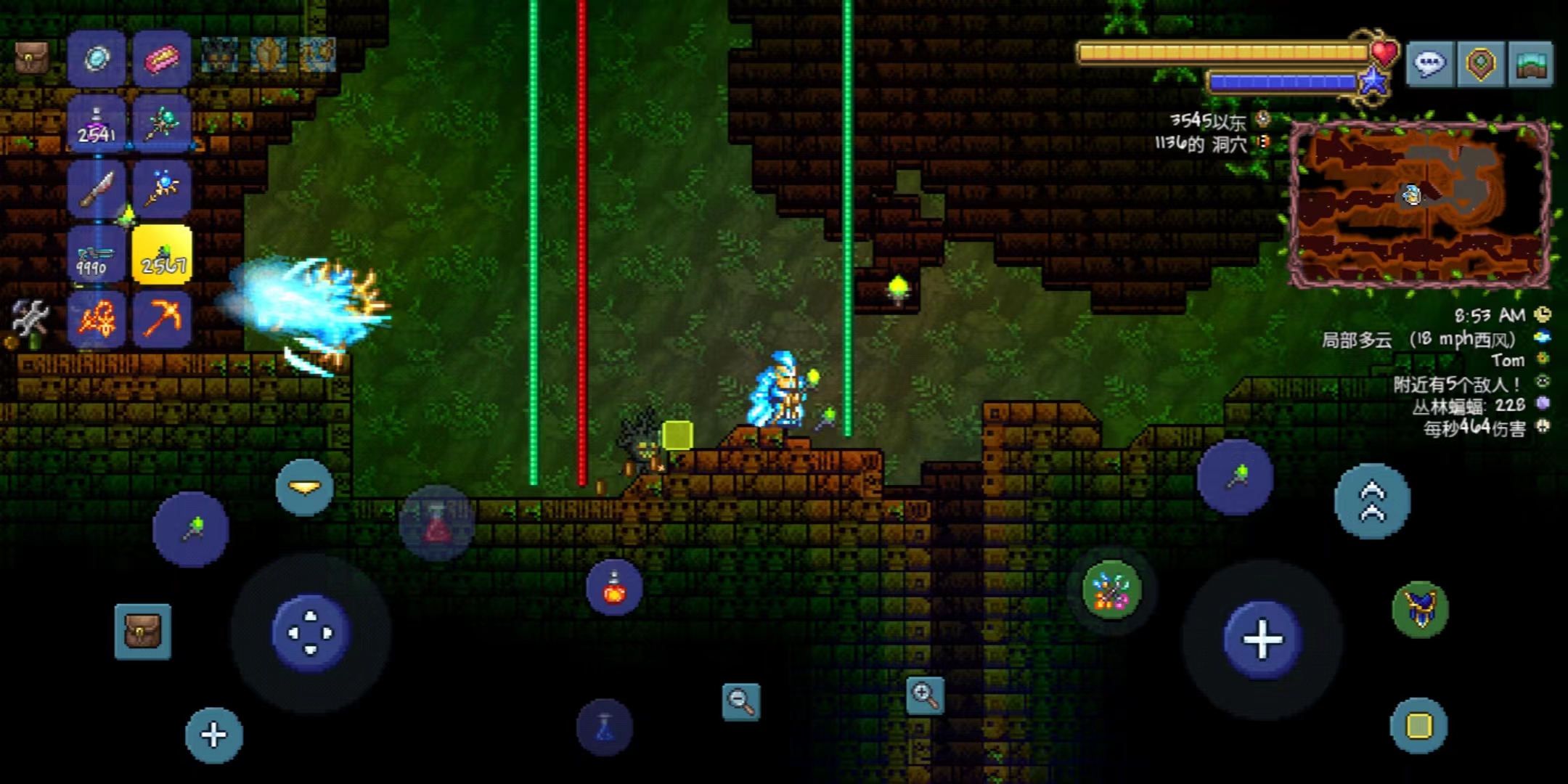
Task: Zoom out with the magnifier minus button
Action: click(x=740, y=701)
